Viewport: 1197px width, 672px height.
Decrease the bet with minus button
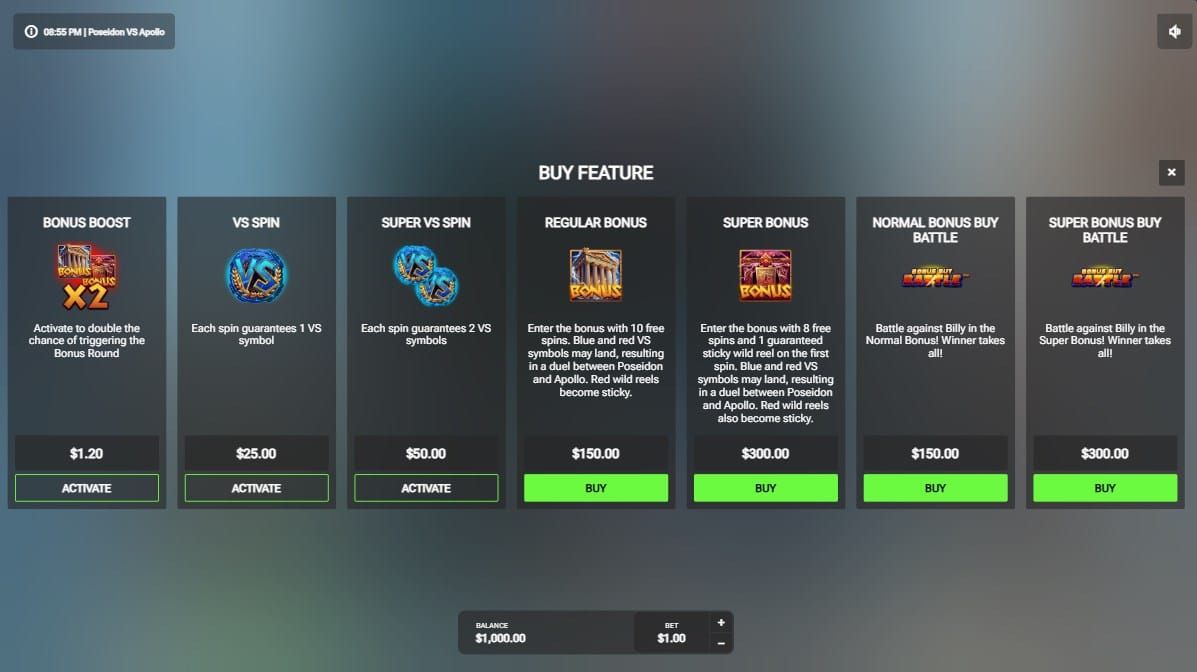pos(721,643)
